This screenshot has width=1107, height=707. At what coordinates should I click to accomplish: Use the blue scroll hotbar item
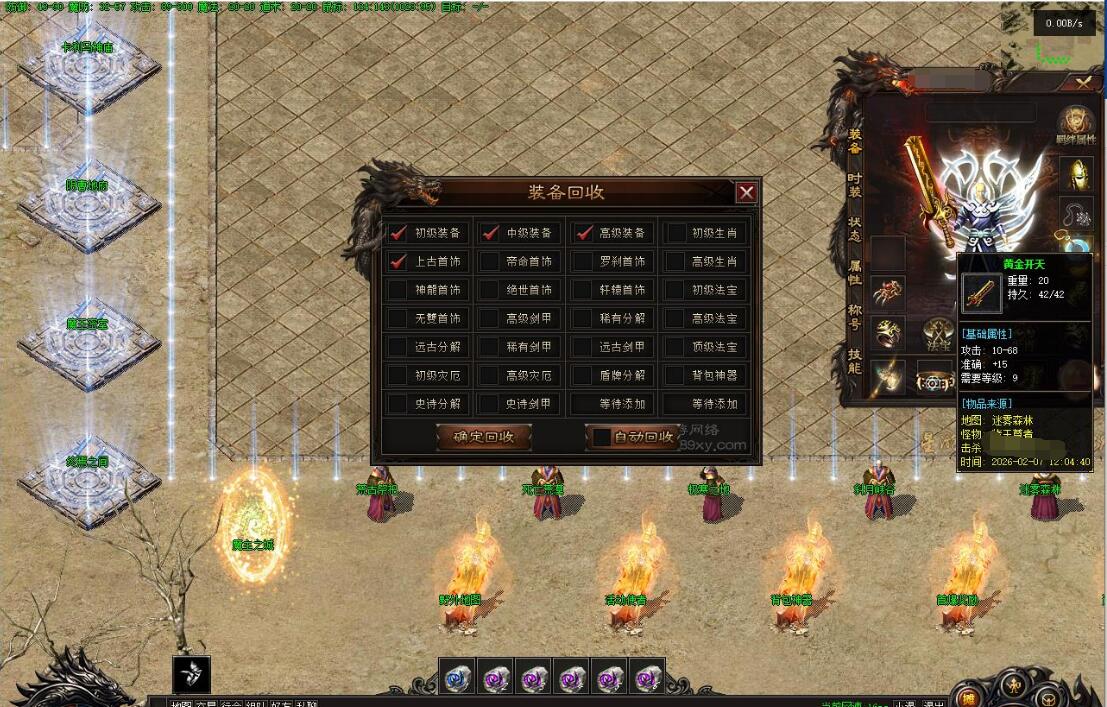458,678
